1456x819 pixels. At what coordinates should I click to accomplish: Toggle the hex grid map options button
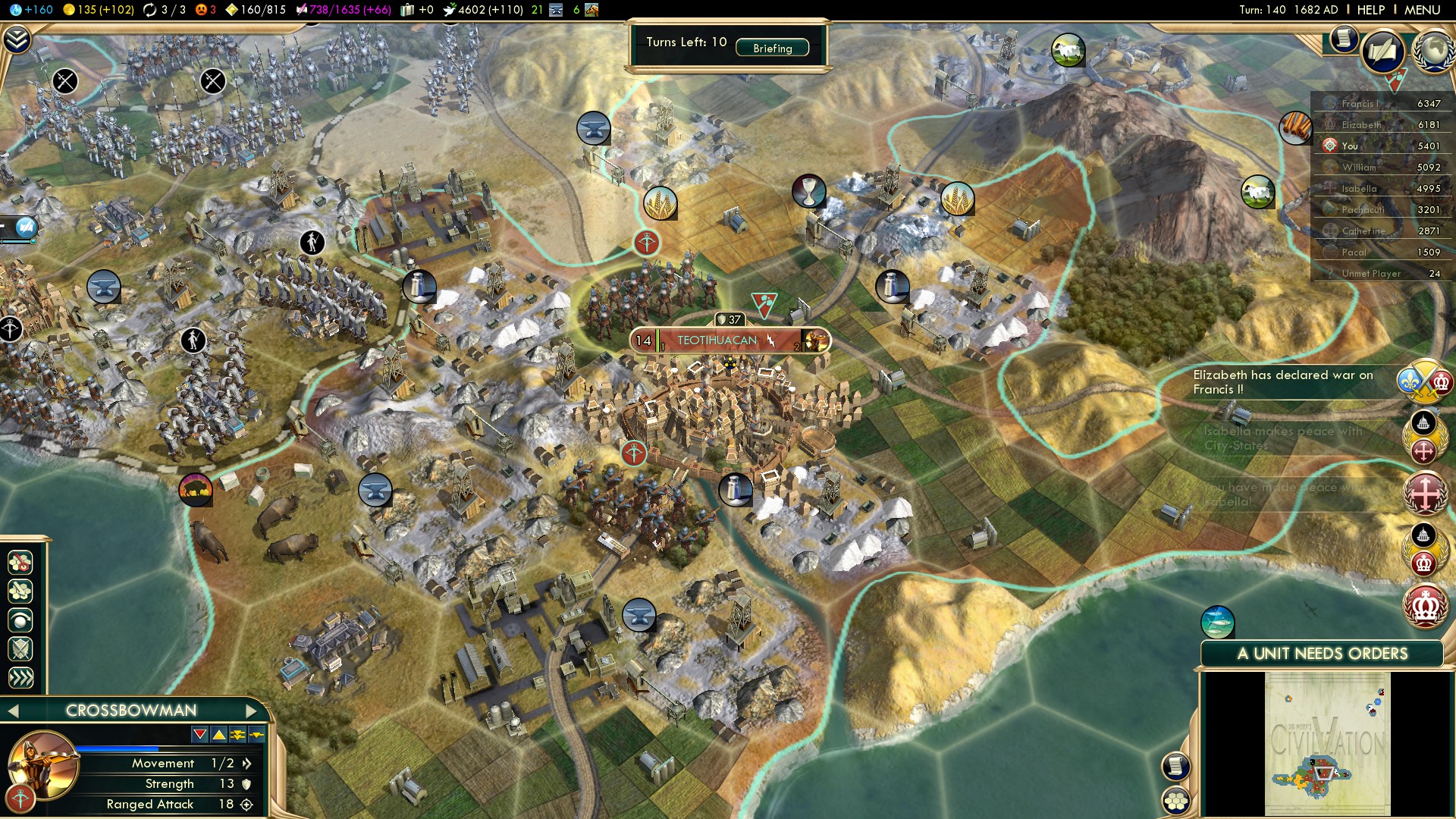1176,800
